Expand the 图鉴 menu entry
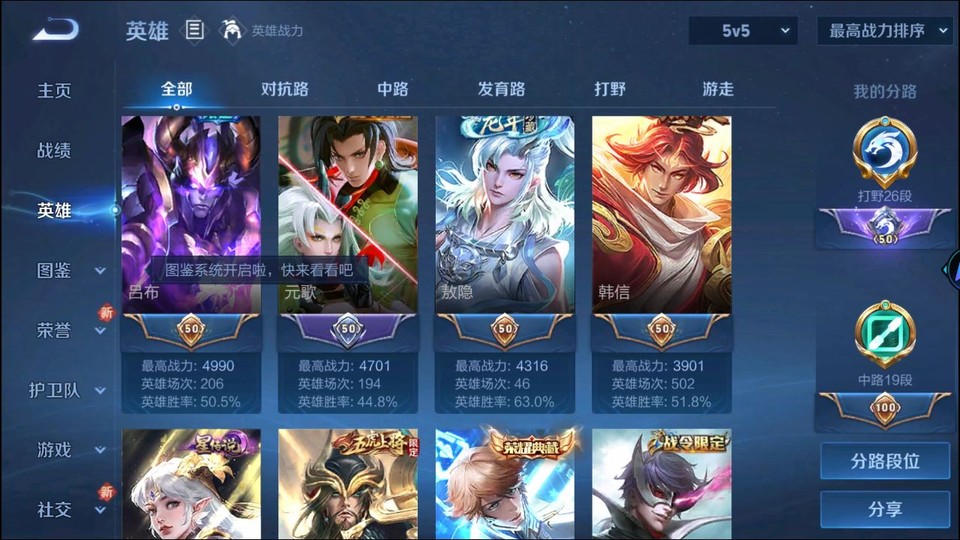Viewport: 960px width, 540px height. (x=70, y=270)
